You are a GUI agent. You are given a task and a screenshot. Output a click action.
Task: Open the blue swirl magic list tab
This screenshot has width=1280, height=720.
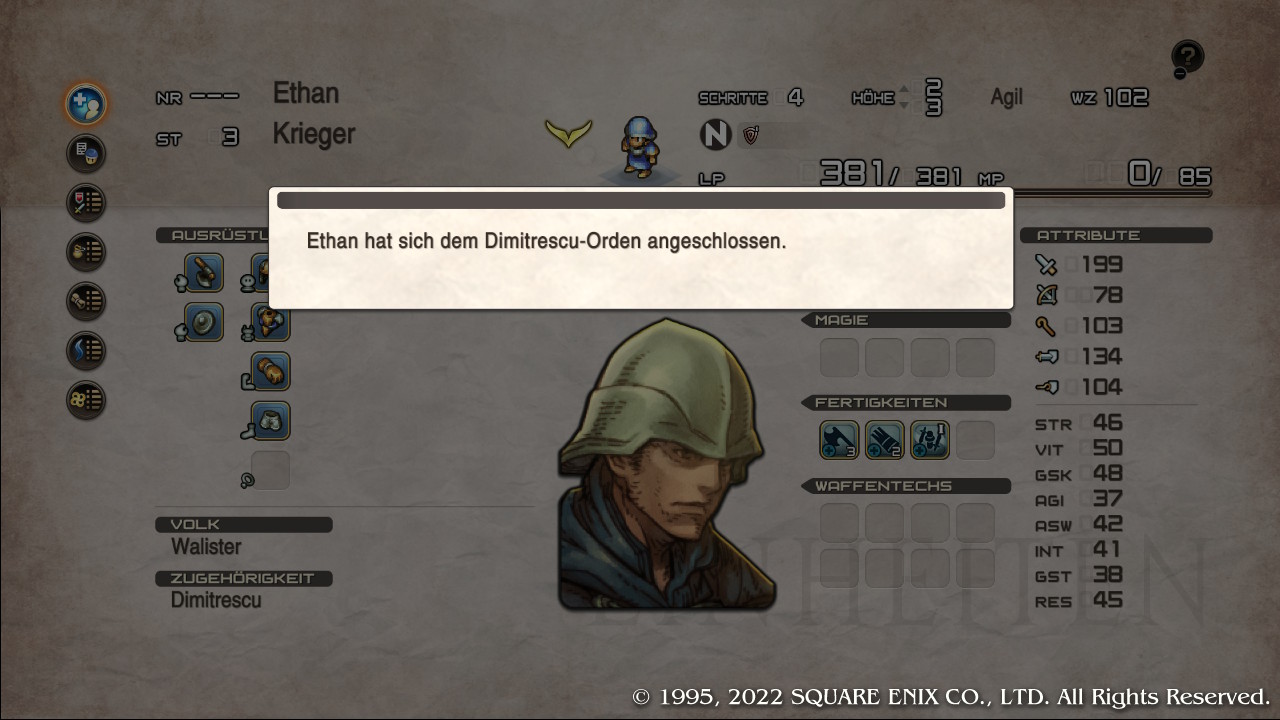86,350
